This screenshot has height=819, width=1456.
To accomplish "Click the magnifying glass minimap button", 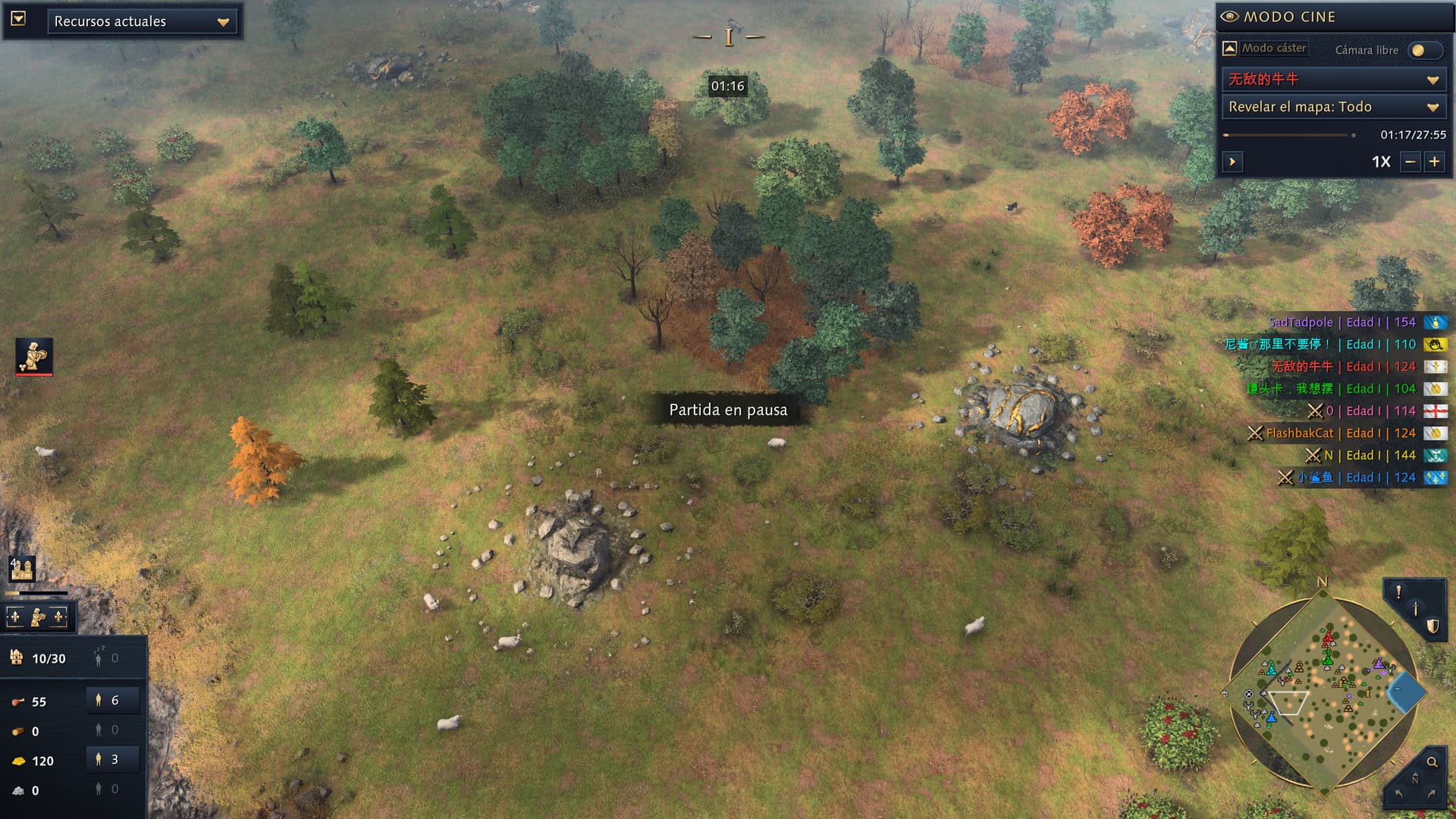I will pyautogui.click(x=1432, y=762).
